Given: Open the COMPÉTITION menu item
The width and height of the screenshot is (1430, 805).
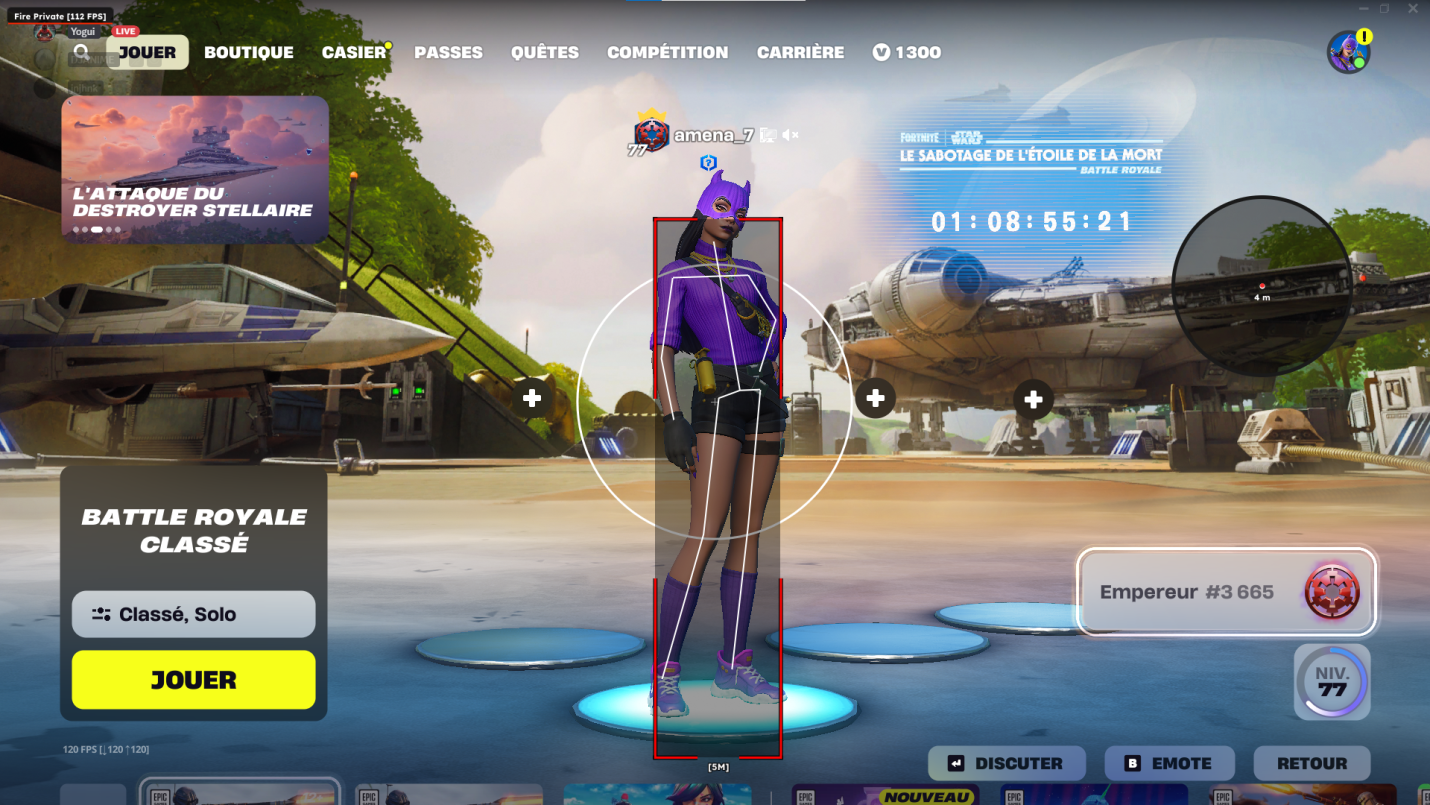Looking at the screenshot, I should coord(668,52).
